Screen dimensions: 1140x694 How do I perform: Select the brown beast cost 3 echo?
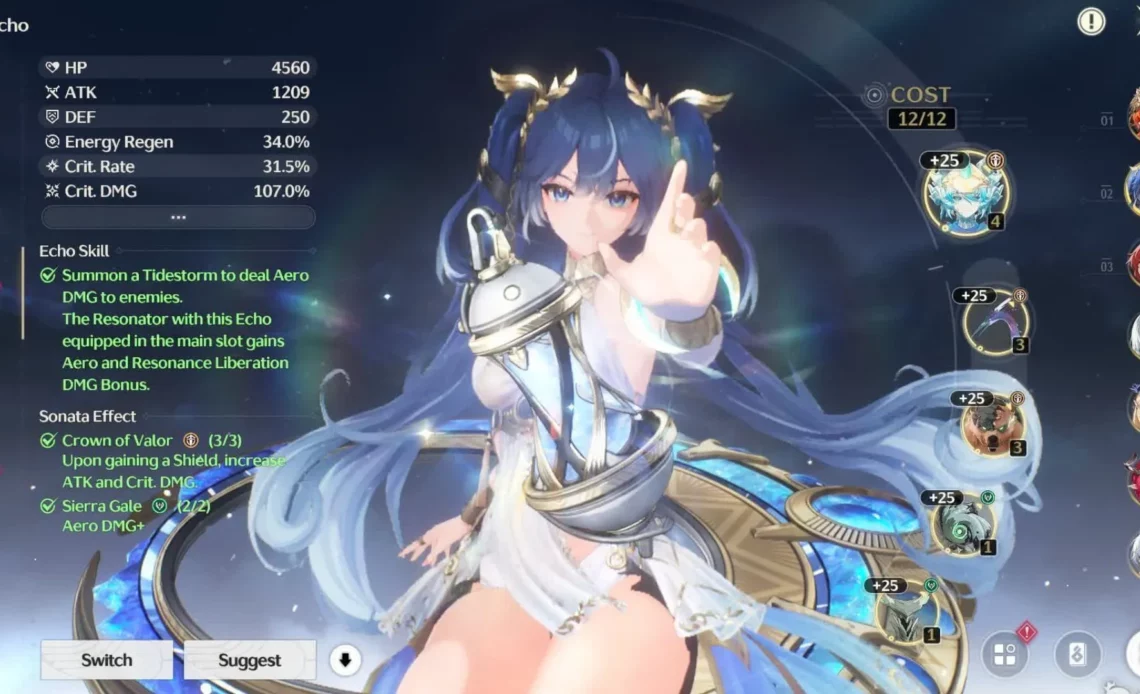coord(992,423)
